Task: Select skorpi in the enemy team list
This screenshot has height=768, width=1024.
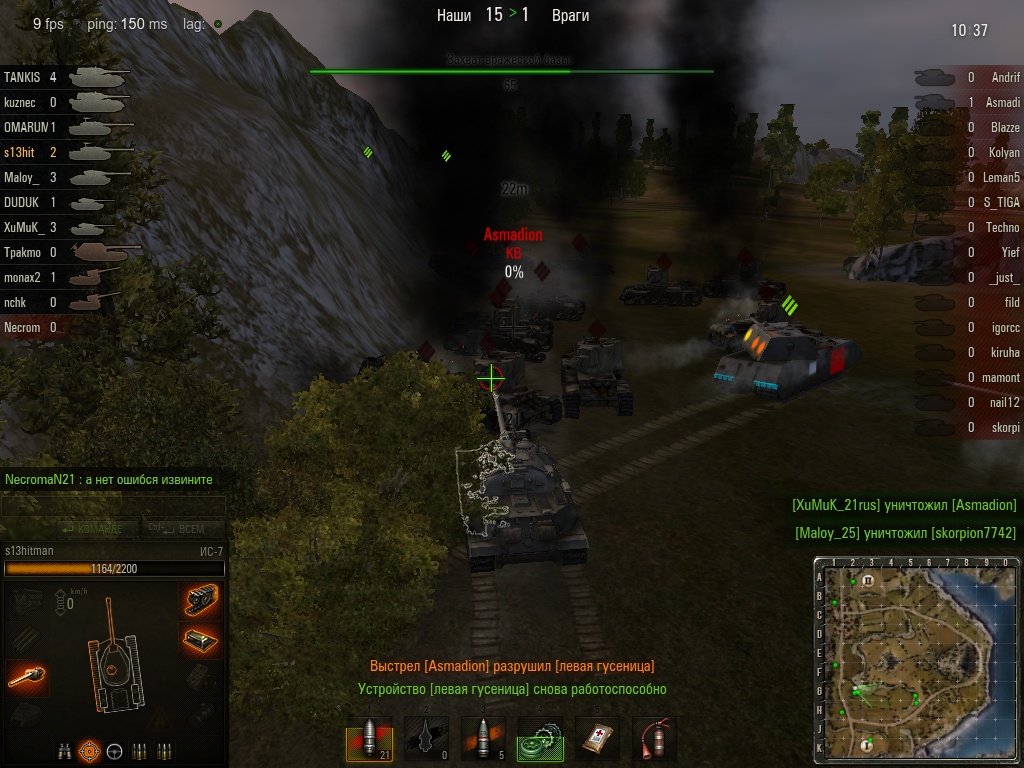Action: click(1005, 427)
